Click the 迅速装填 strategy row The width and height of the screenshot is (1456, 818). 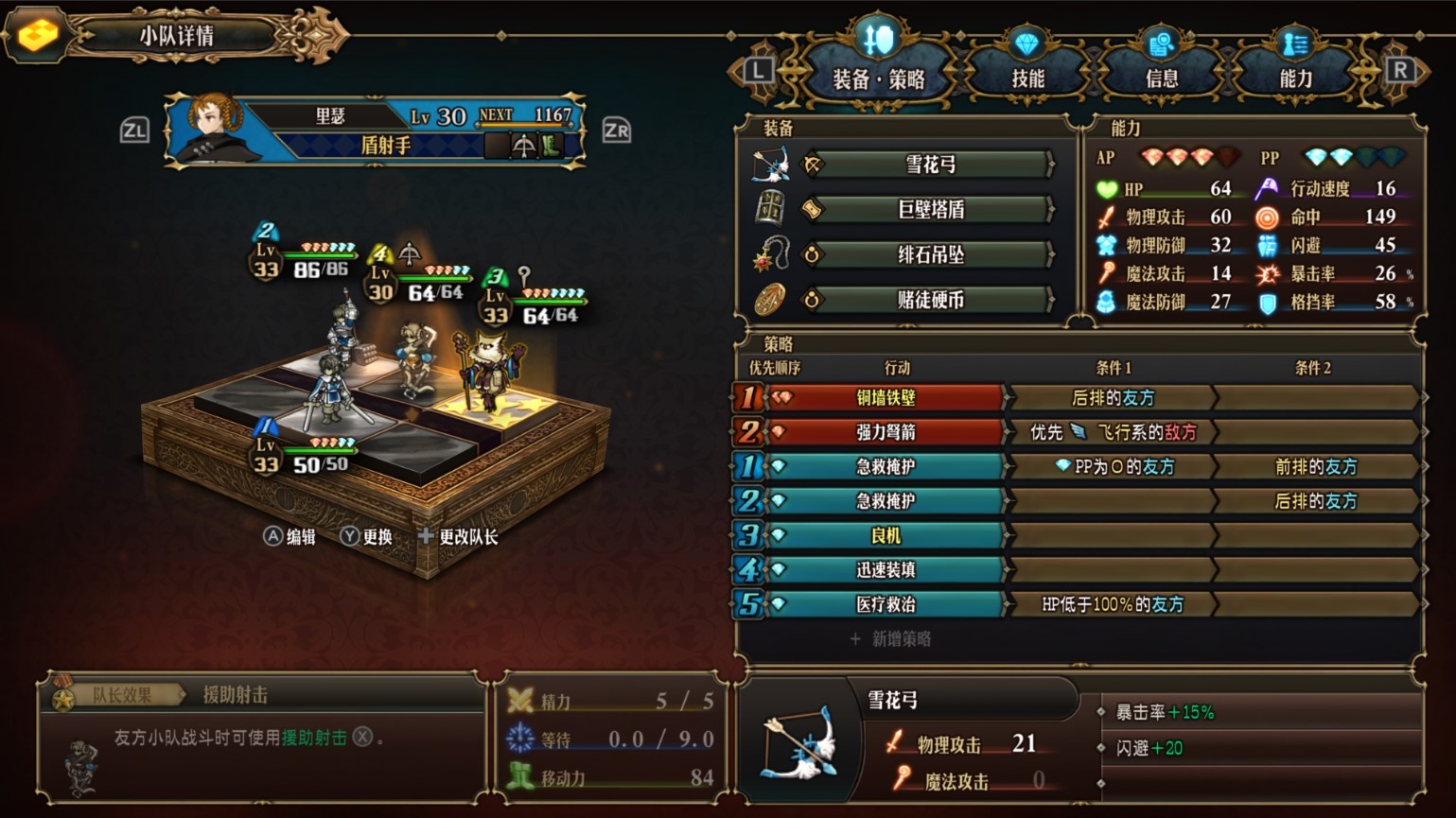coord(885,569)
